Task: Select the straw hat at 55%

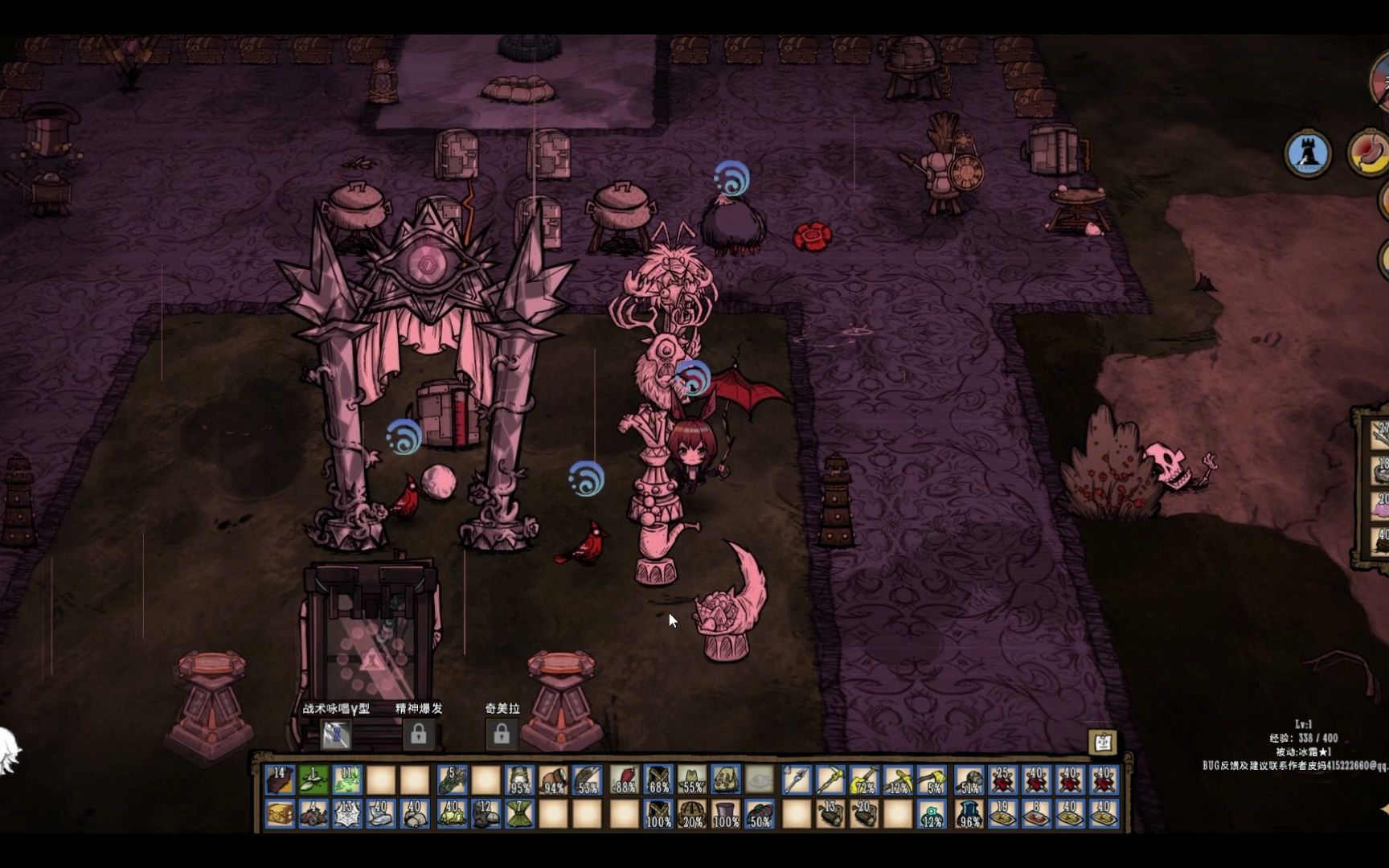Action: pos(692,780)
